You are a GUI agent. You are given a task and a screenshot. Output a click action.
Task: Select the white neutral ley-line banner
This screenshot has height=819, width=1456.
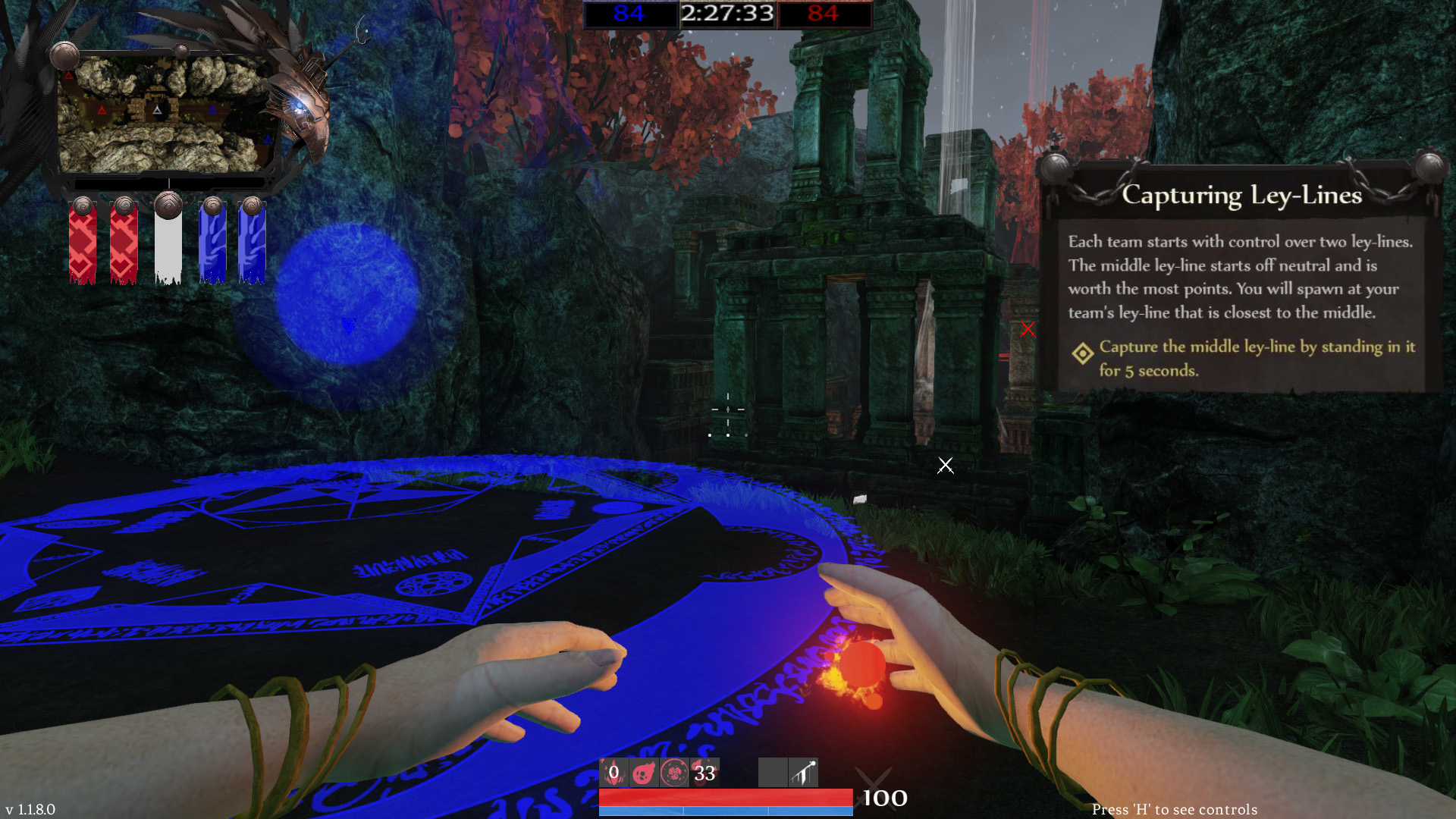coord(168,243)
